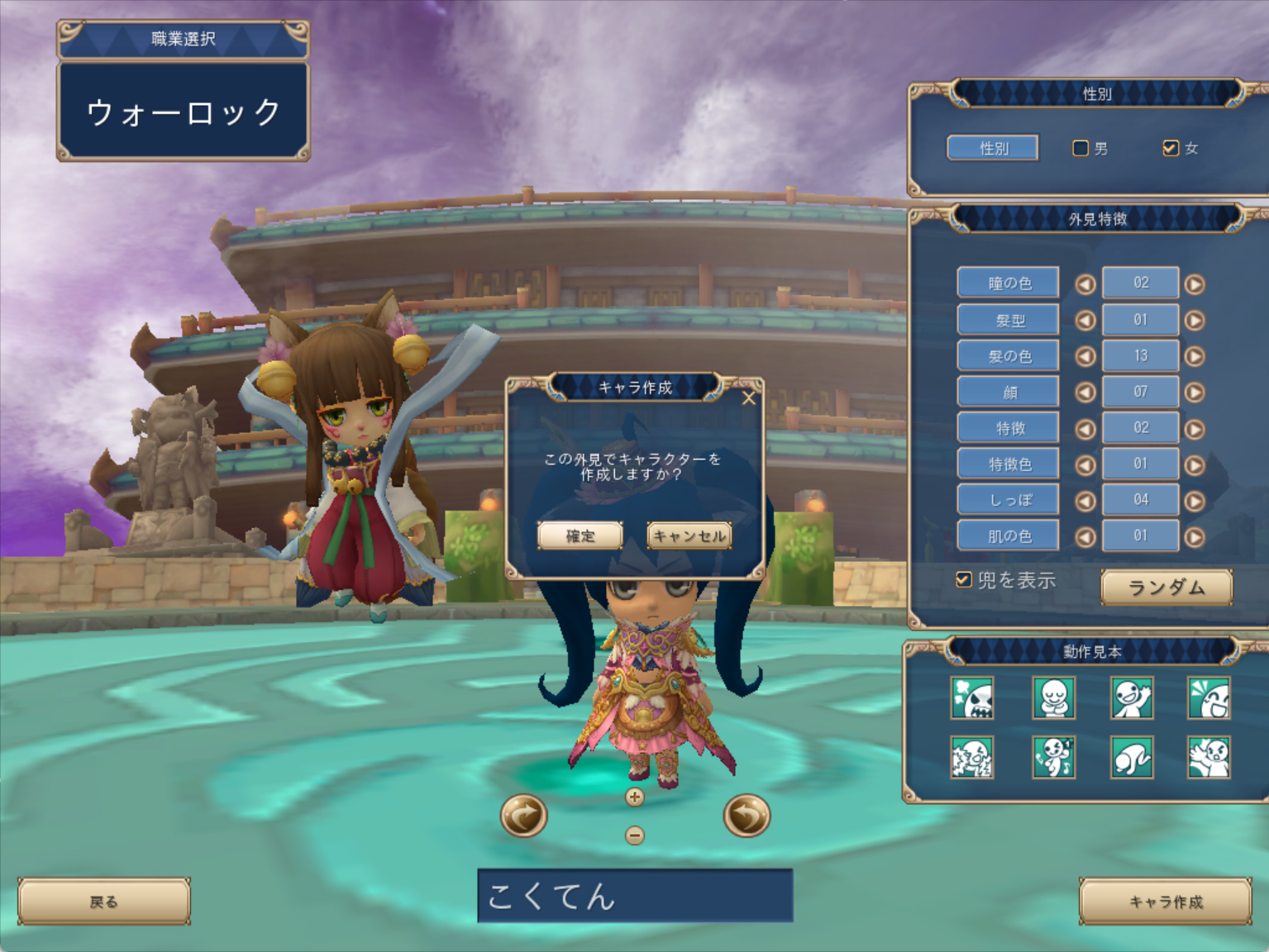Select previous 髪型 option arrow
The image size is (1269, 952).
pyautogui.click(x=1085, y=321)
